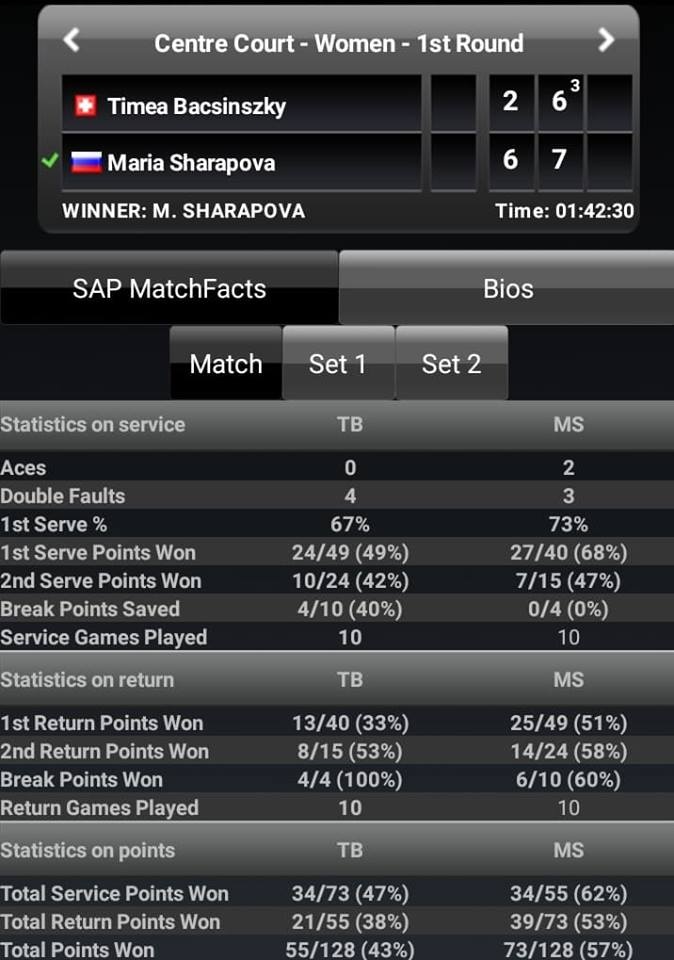
Task: Go to the next match with right arrow
Action: [x=605, y=41]
